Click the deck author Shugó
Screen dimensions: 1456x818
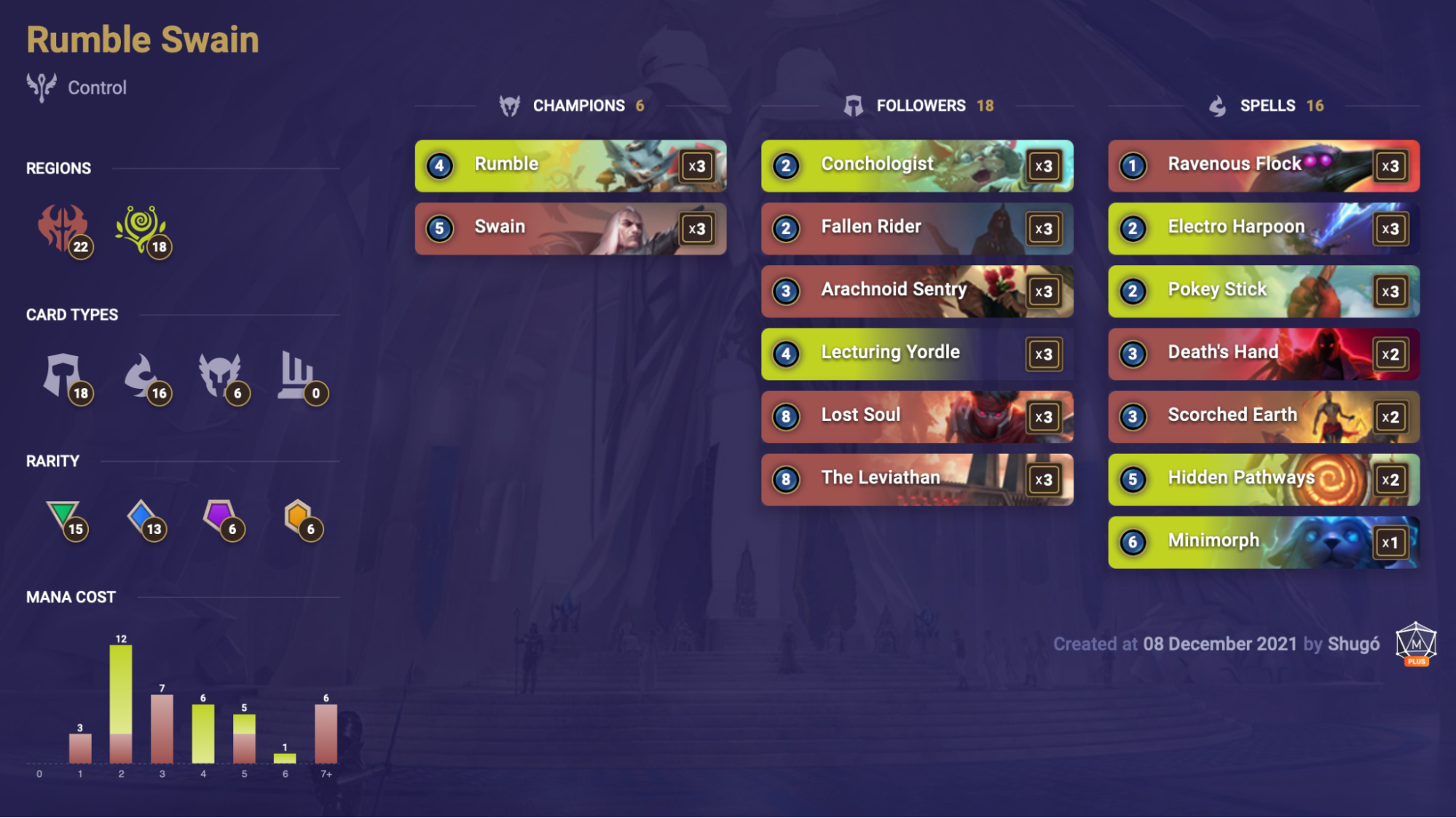[x=1355, y=644]
